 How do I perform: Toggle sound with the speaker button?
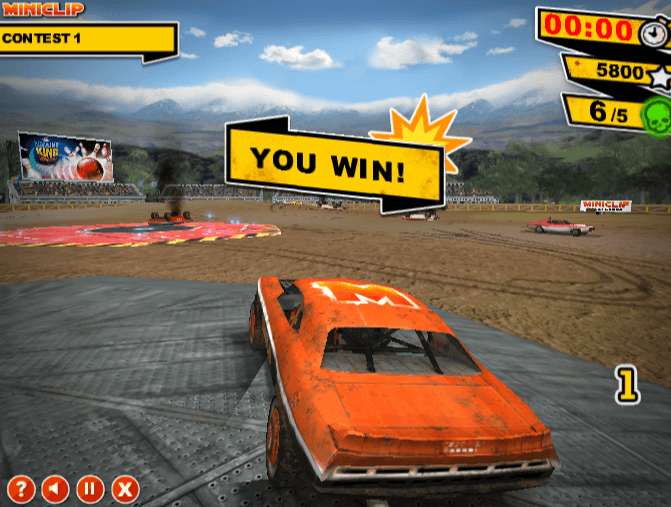pyautogui.click(x=55, y=489)
